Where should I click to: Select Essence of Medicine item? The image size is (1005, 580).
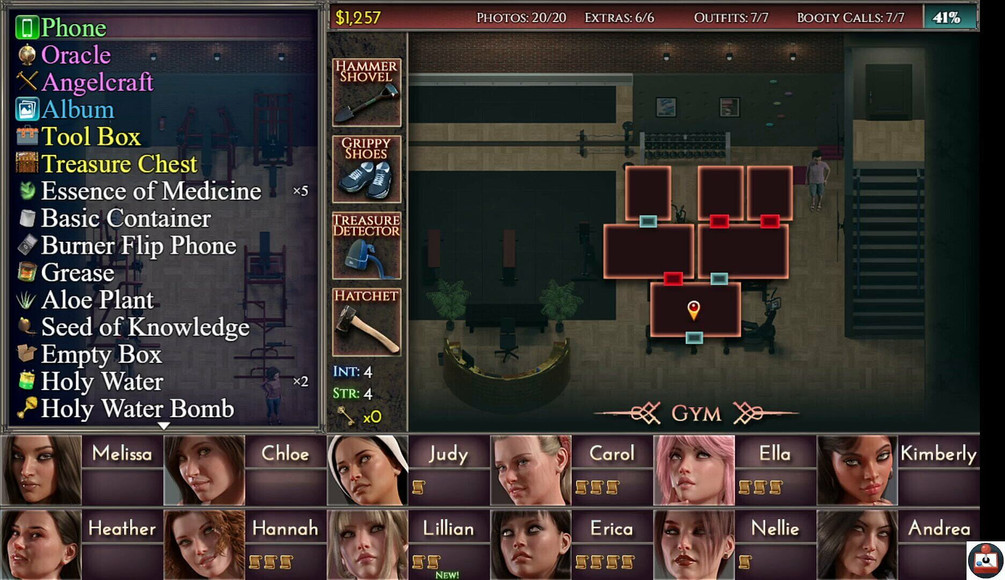click(x=150, y=191)
